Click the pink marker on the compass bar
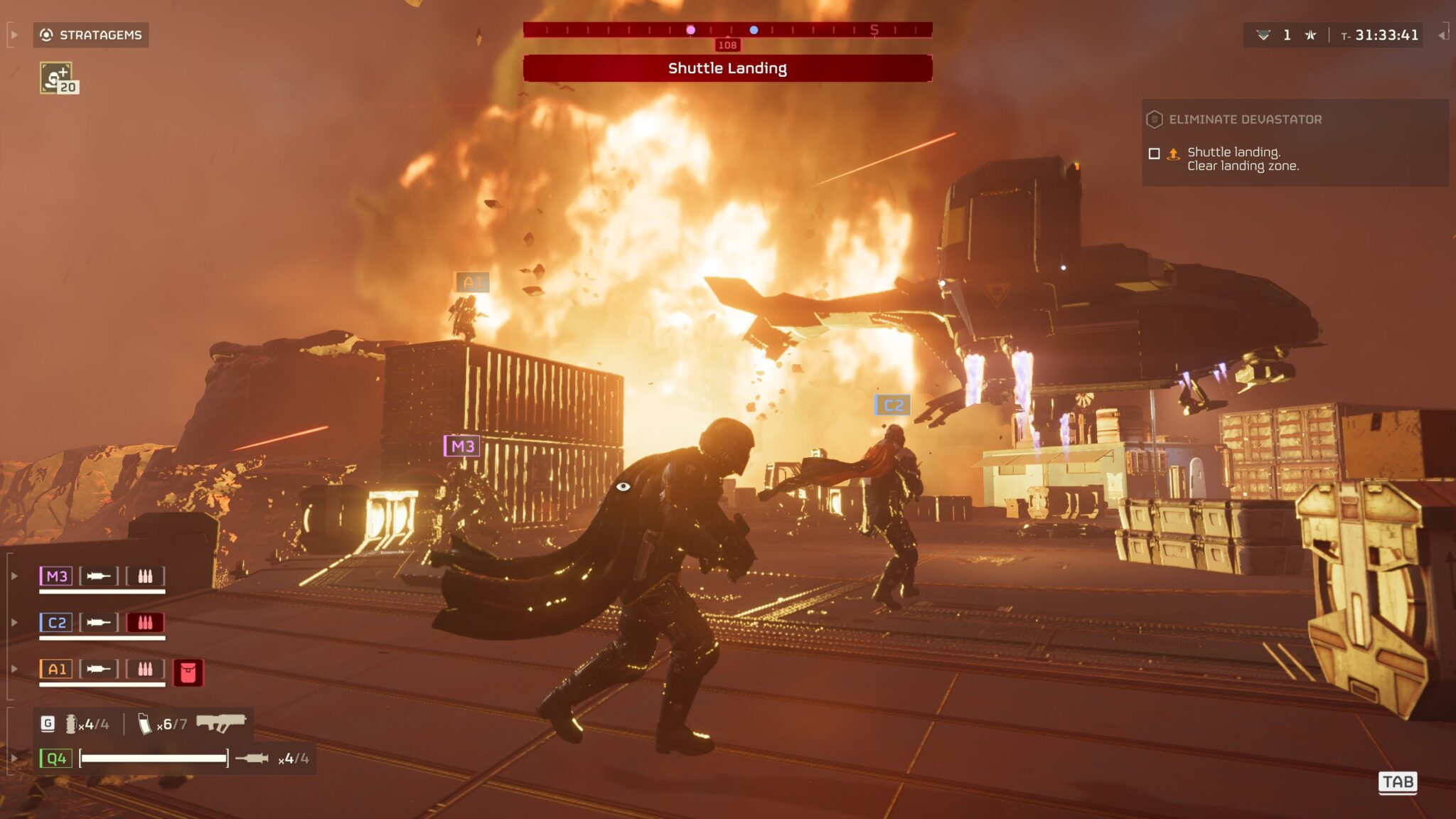 click(x=690, y=30)
